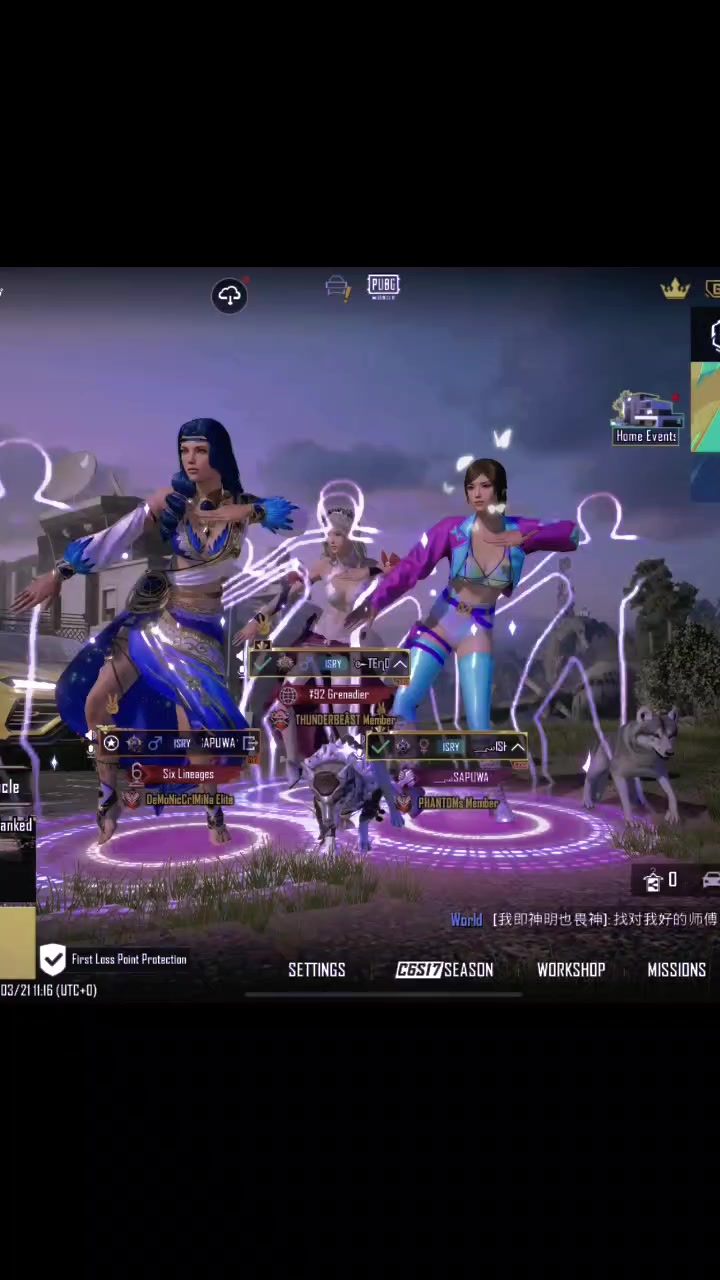This screenshot has height=1280, width=720.
Task: Tap the vehicle warning icon
Action: pos(338,289)
